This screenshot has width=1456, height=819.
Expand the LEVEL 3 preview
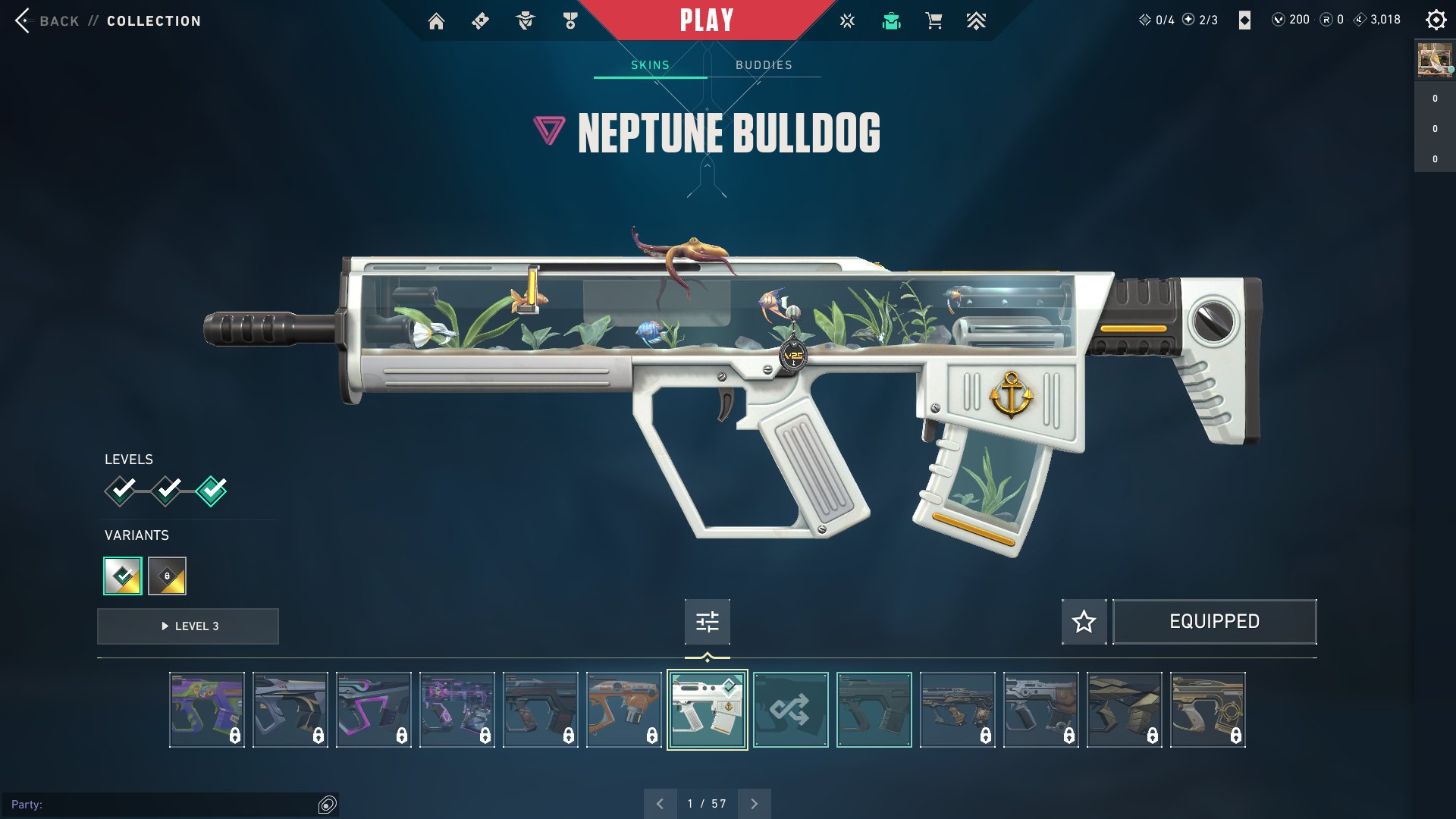pos(187,626)
